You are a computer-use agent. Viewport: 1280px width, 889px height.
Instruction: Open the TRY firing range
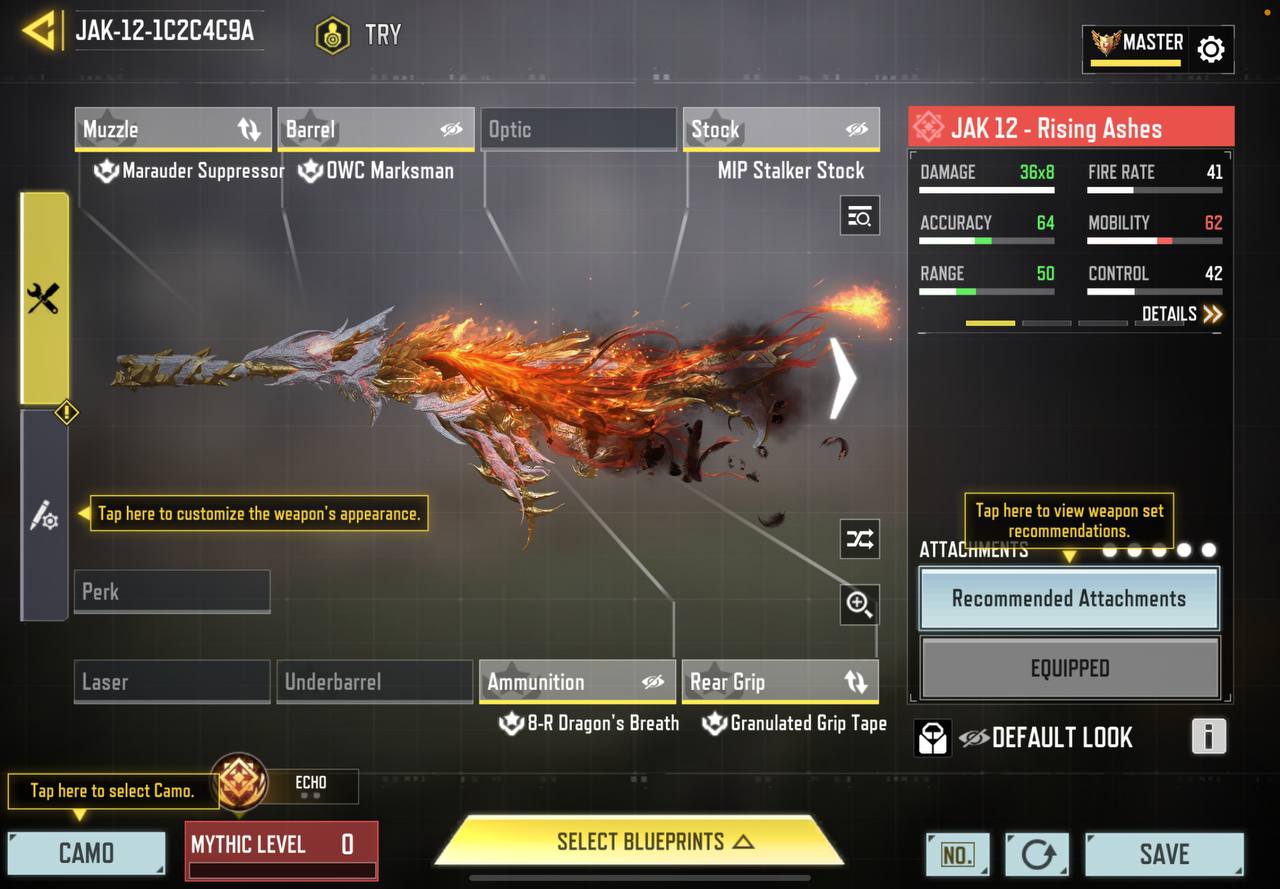[358, 35]
